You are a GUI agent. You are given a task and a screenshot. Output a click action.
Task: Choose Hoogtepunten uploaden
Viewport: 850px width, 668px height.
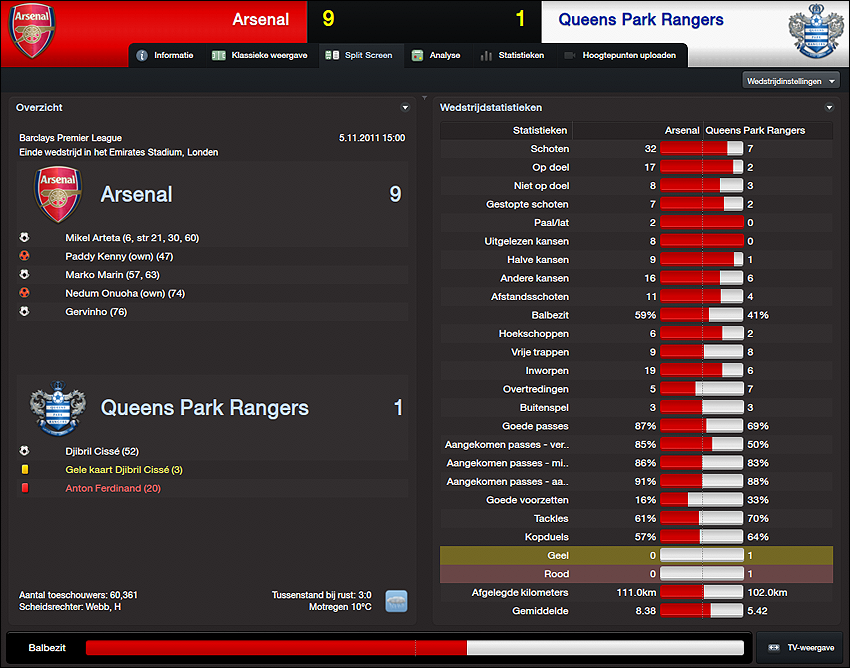(x=620, y=55)
